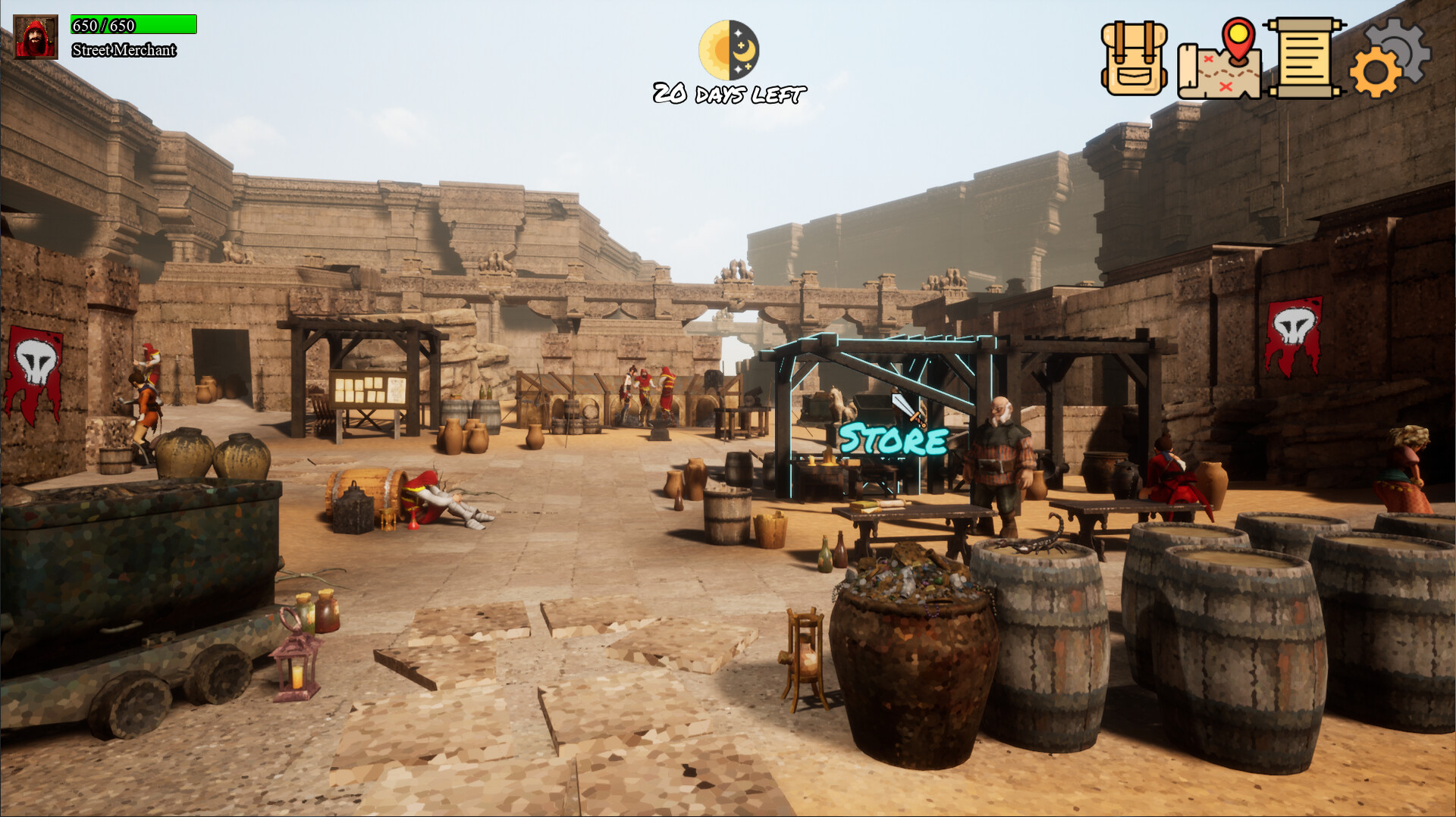Click the Street Merchant name text
1456x817 pixels.
point(124,52)
